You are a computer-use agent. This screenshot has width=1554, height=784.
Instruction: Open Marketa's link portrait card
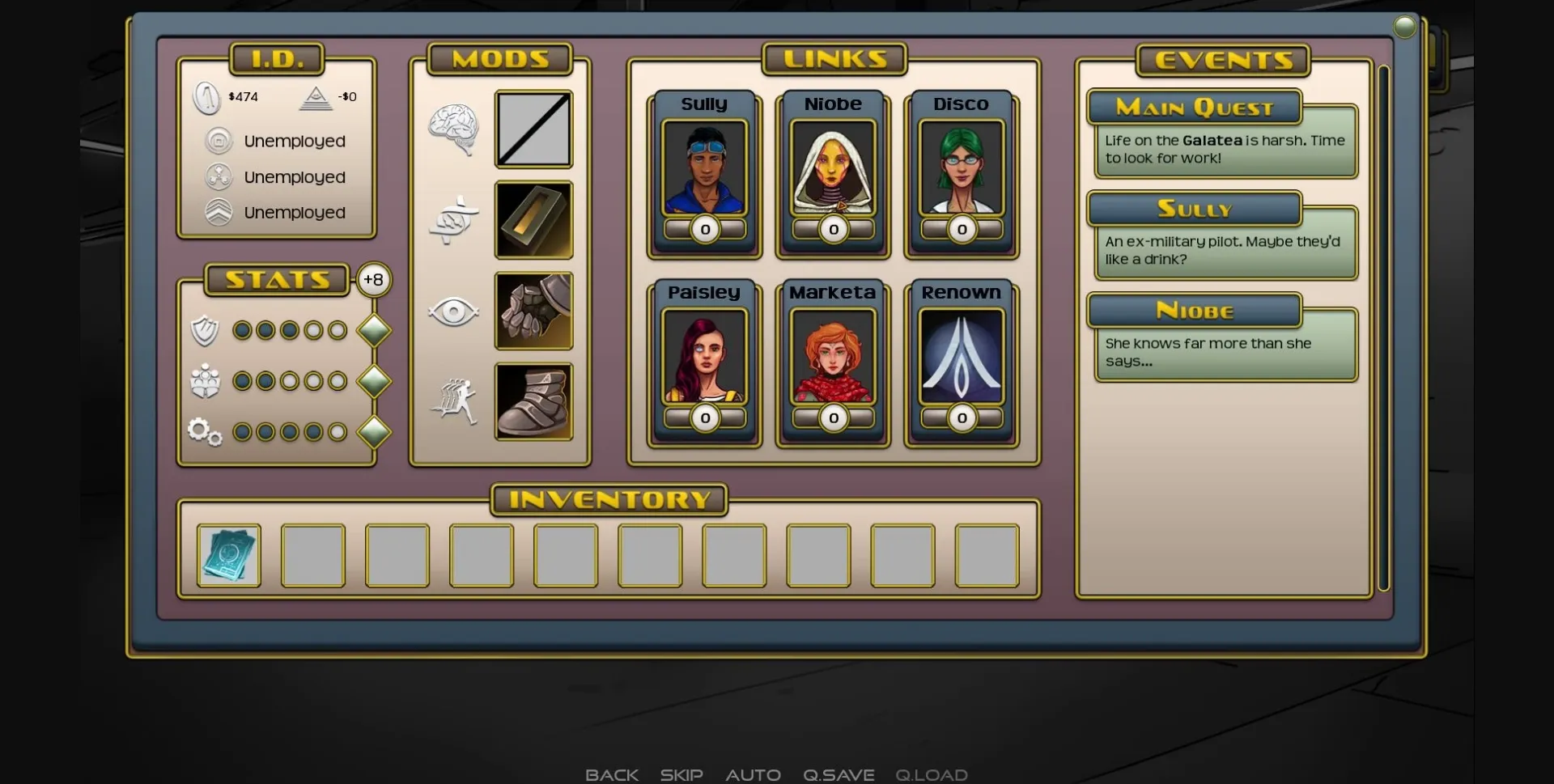(x=833, y=357)
